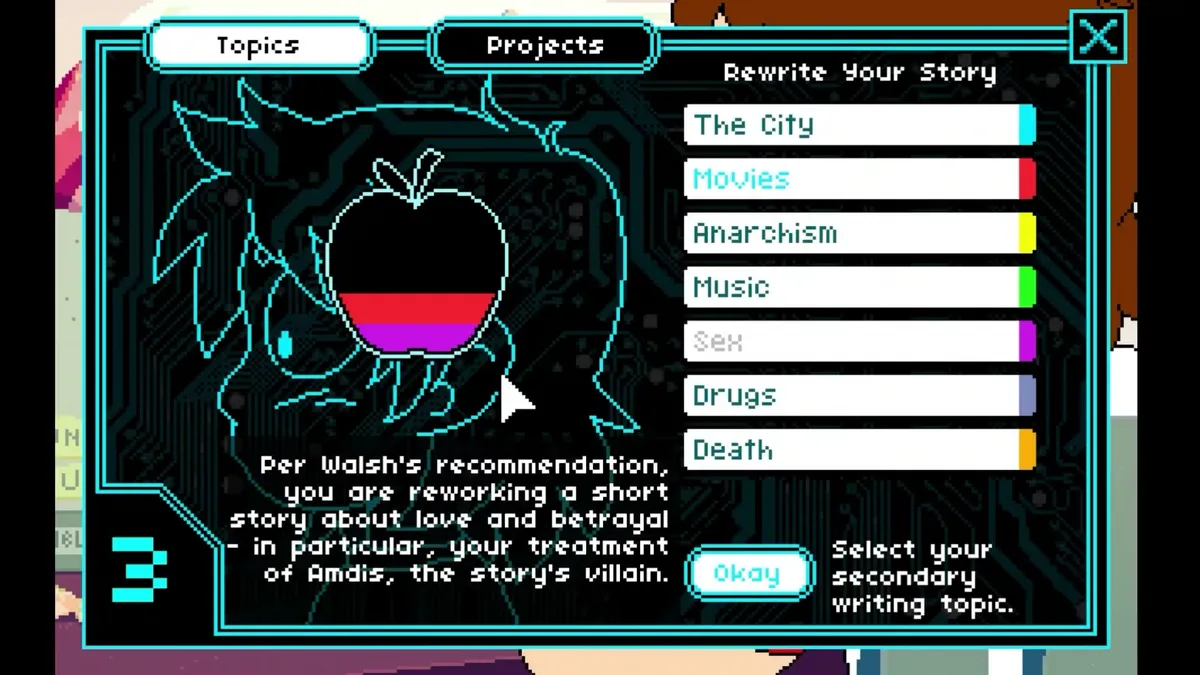The height and width of the screenshot is (675, 1200).
Task: Close the writing panel with X
Action: click(1097, 38)
